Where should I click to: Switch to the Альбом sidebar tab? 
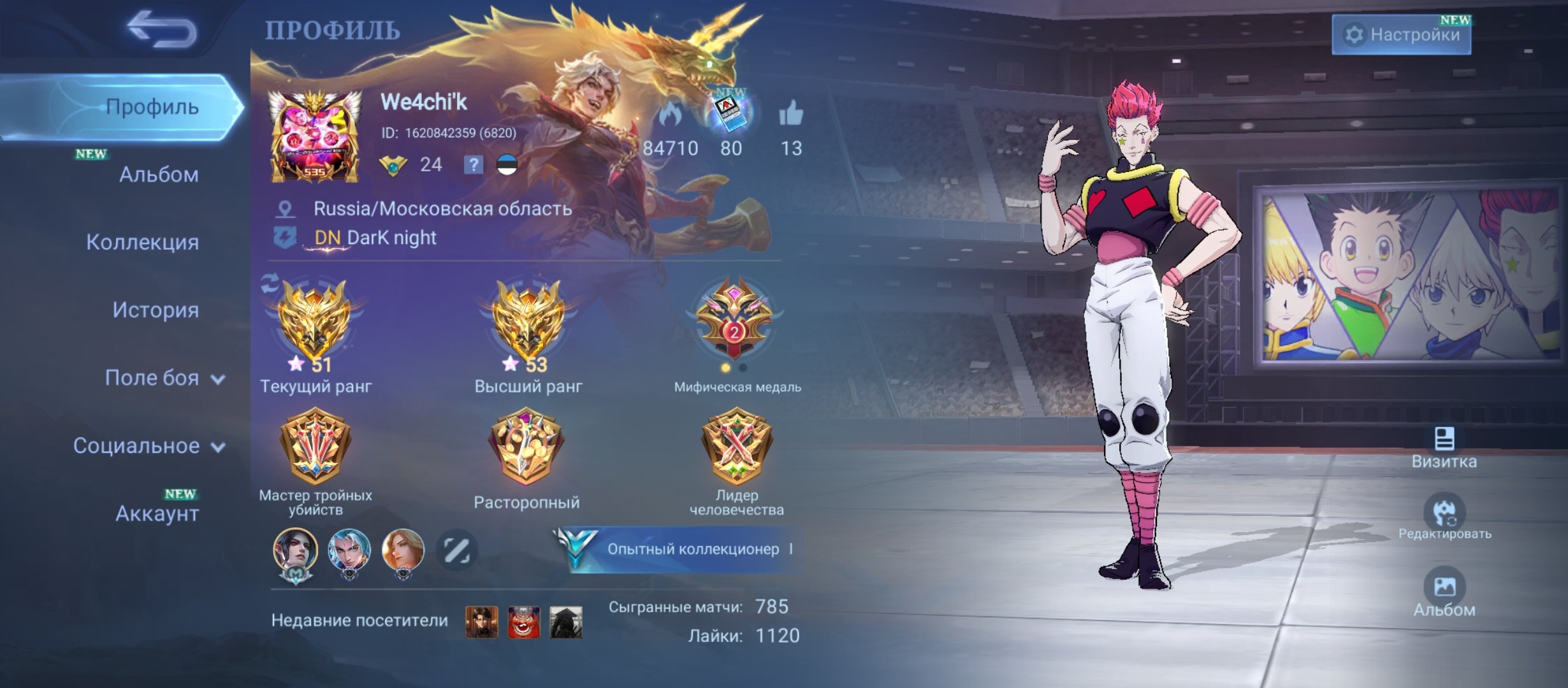(158, 174)
